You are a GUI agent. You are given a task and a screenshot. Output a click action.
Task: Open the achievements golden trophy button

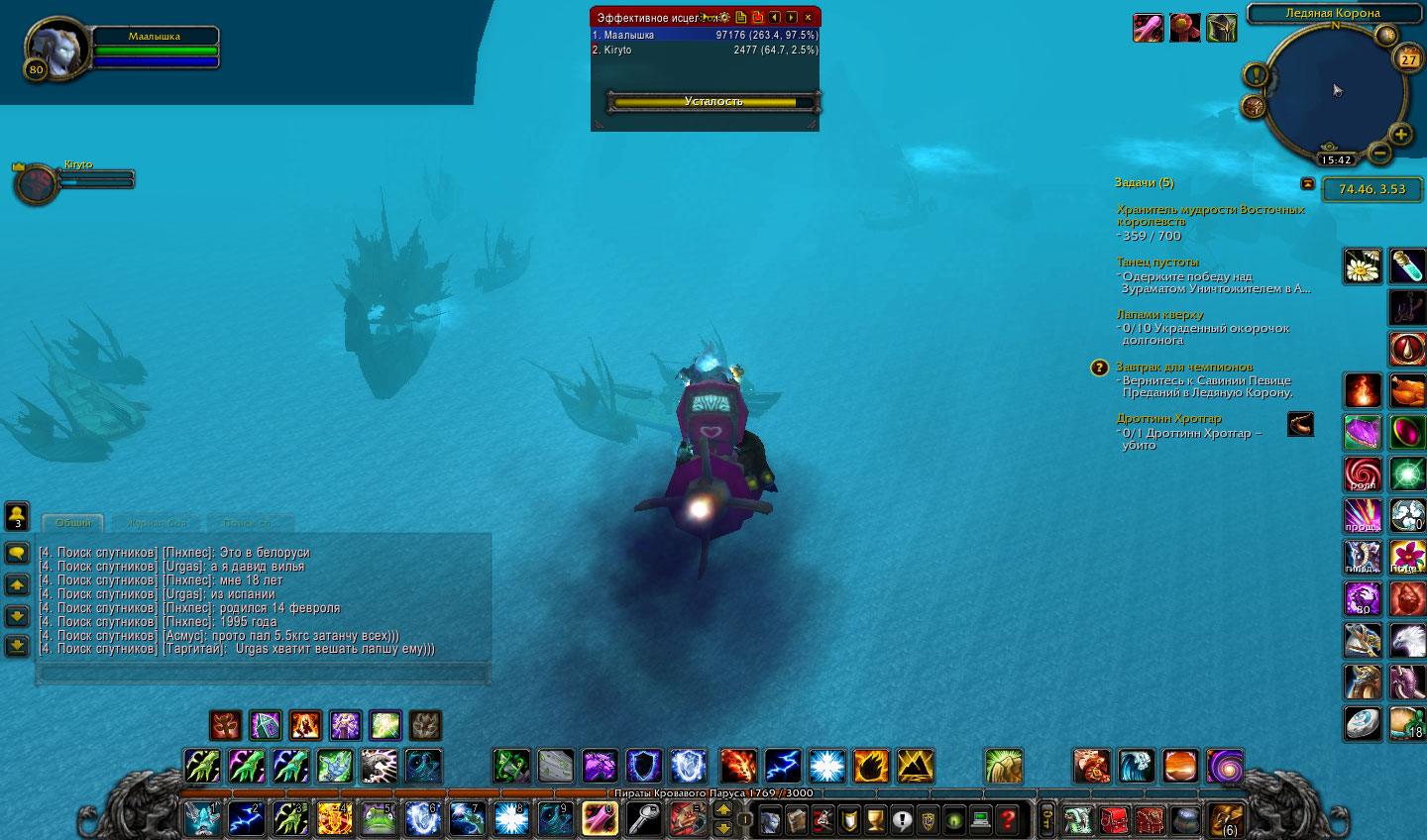pyautogui.click(x=875, y=819)
